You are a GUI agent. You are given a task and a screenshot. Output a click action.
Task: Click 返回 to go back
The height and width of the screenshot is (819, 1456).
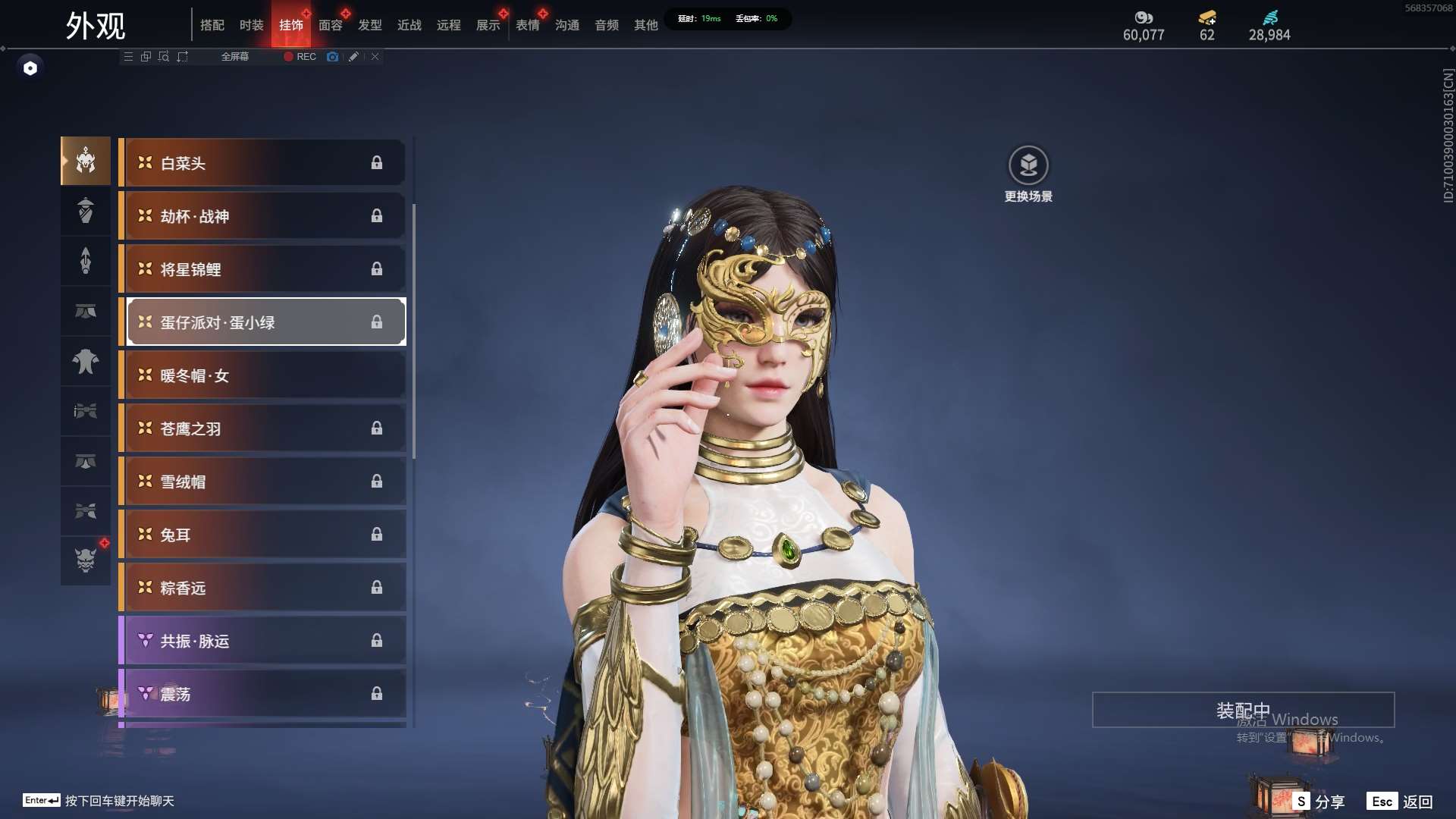(1400, 802)
